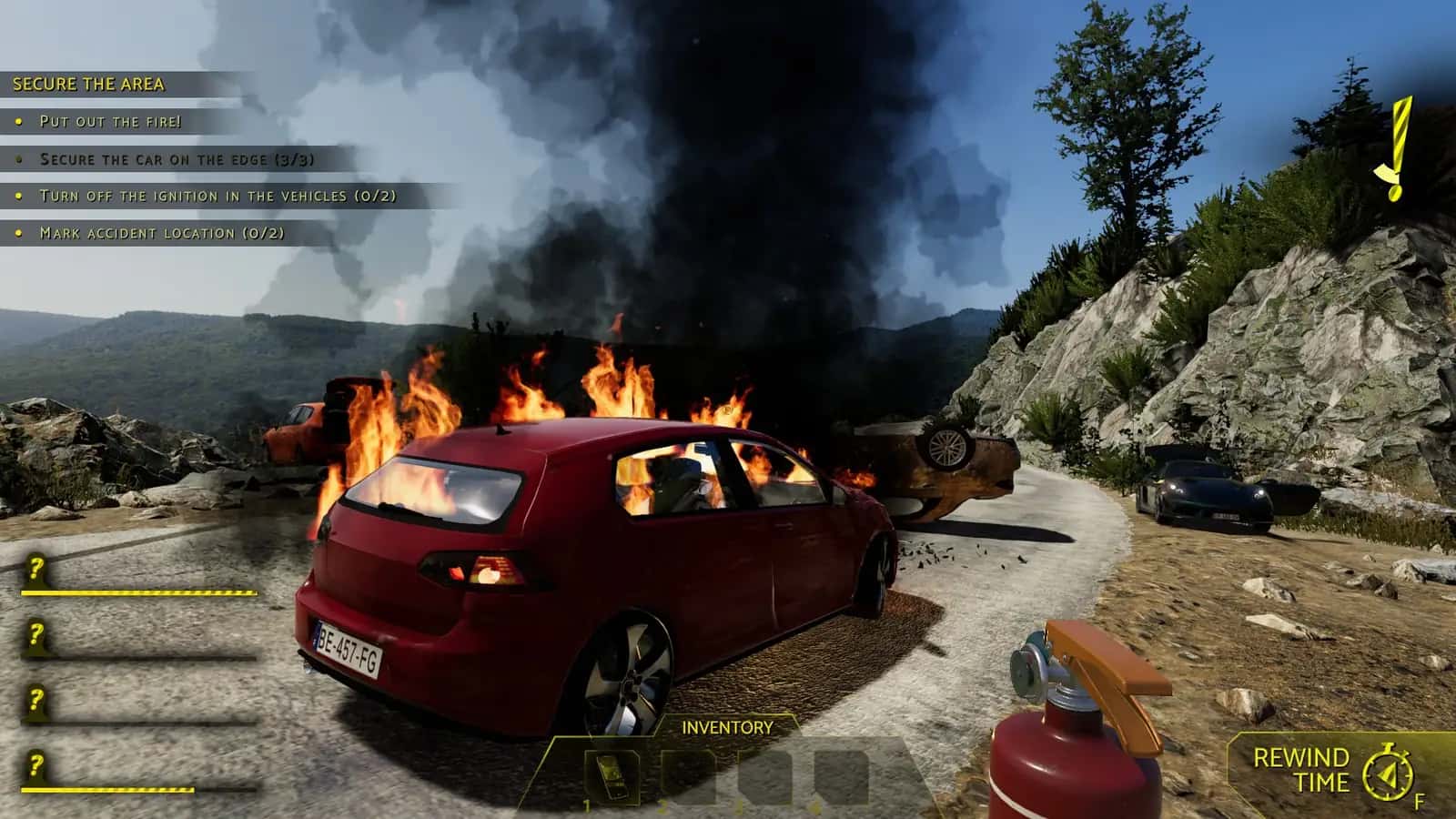Select the 'Put out the fire!' objective

[110, 121]
